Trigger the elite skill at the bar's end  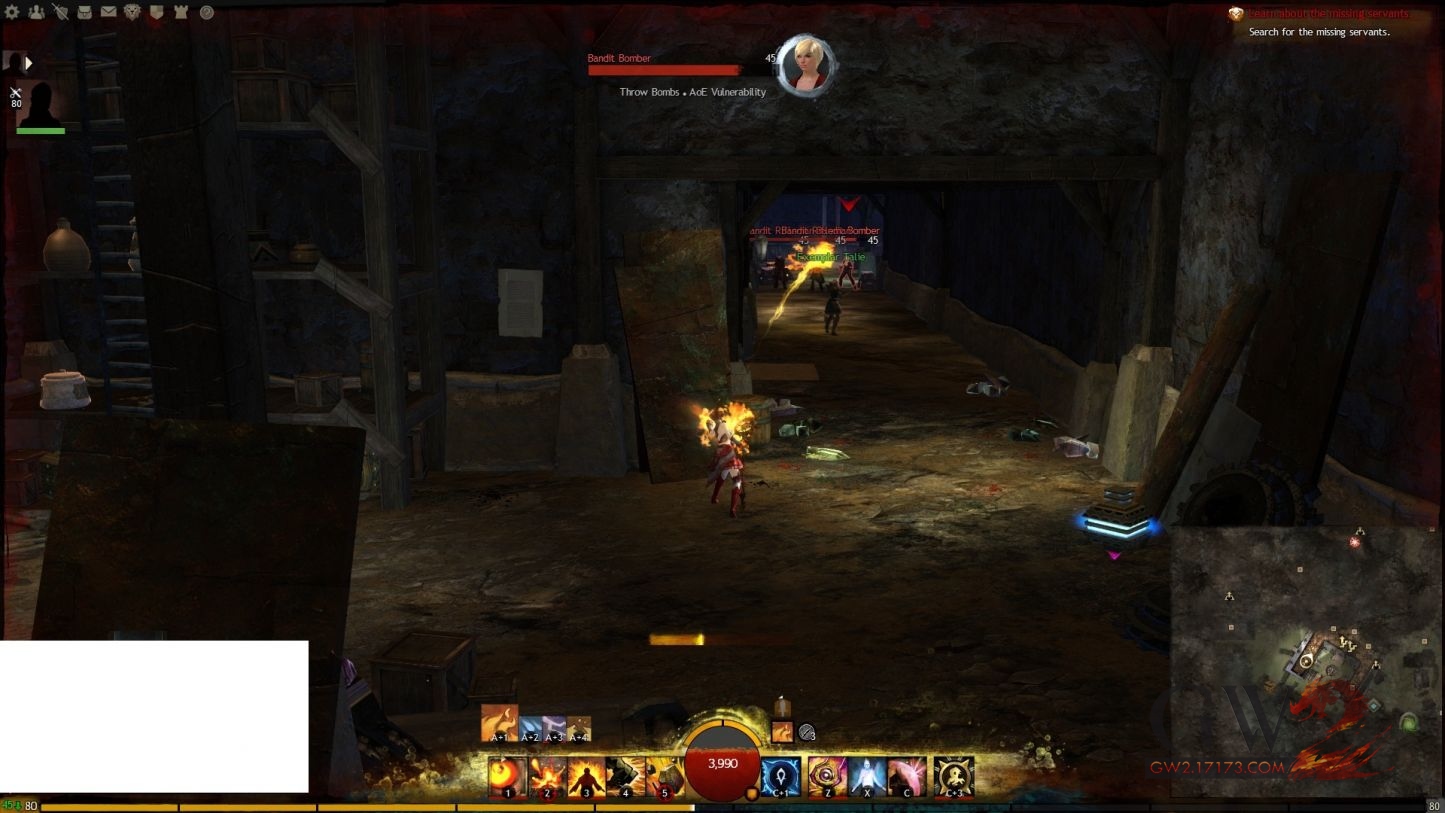pyautogui.click(x=954, y=776)
